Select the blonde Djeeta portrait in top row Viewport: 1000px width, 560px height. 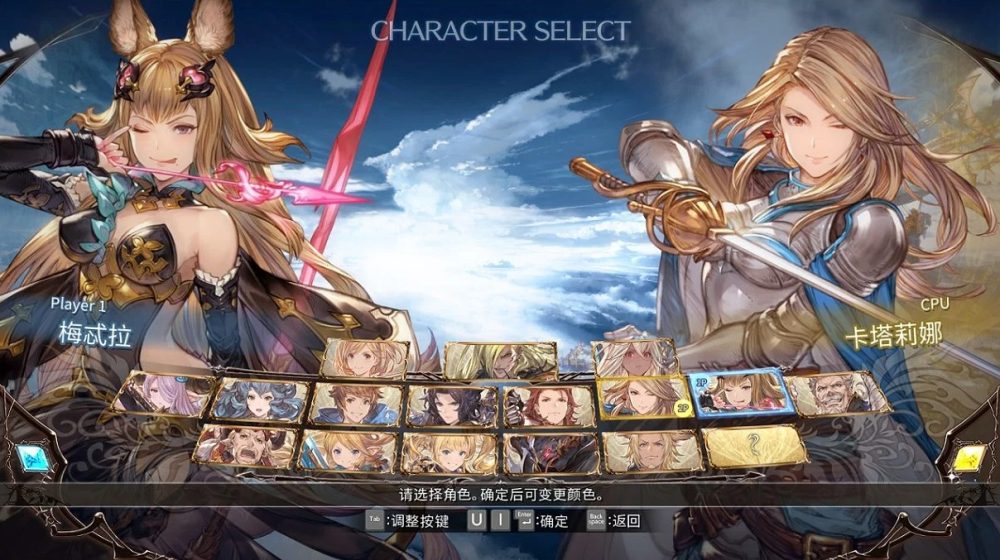pyautogui.click(x=366, y=359)
